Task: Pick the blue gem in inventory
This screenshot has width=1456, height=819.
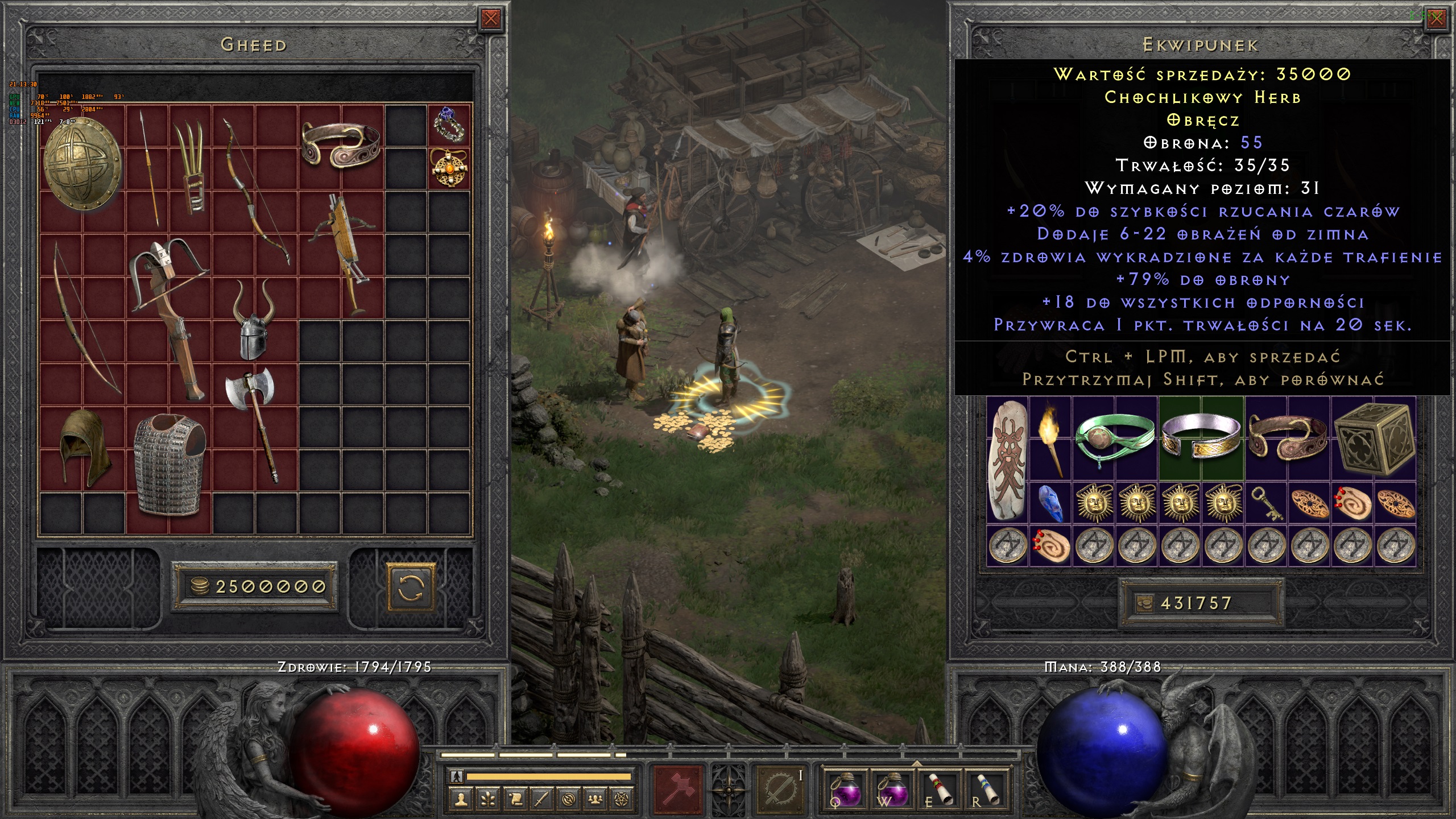Action: tap(1050, 503)
